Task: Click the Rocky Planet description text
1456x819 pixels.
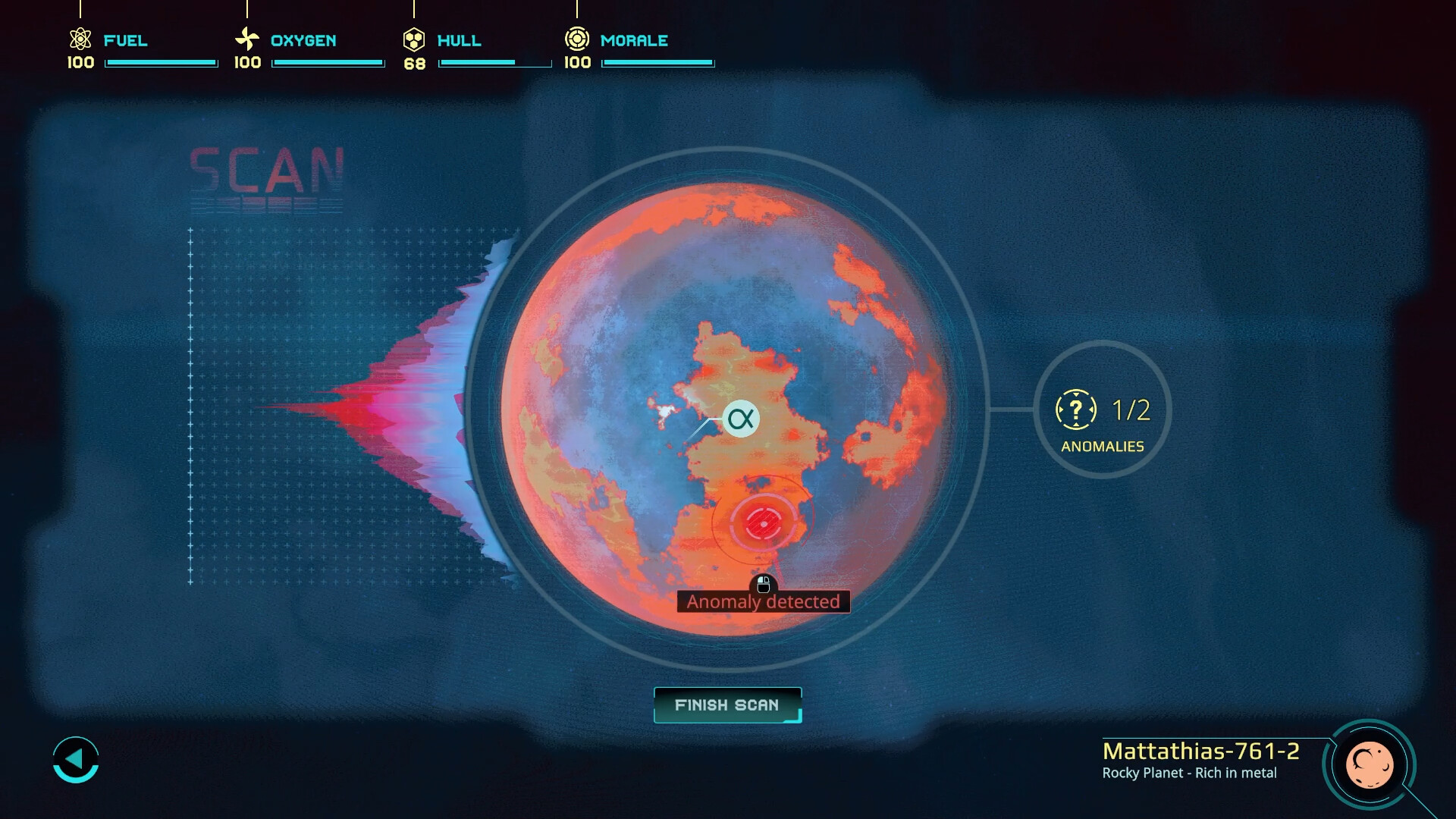Action: tap(1190, 773)
